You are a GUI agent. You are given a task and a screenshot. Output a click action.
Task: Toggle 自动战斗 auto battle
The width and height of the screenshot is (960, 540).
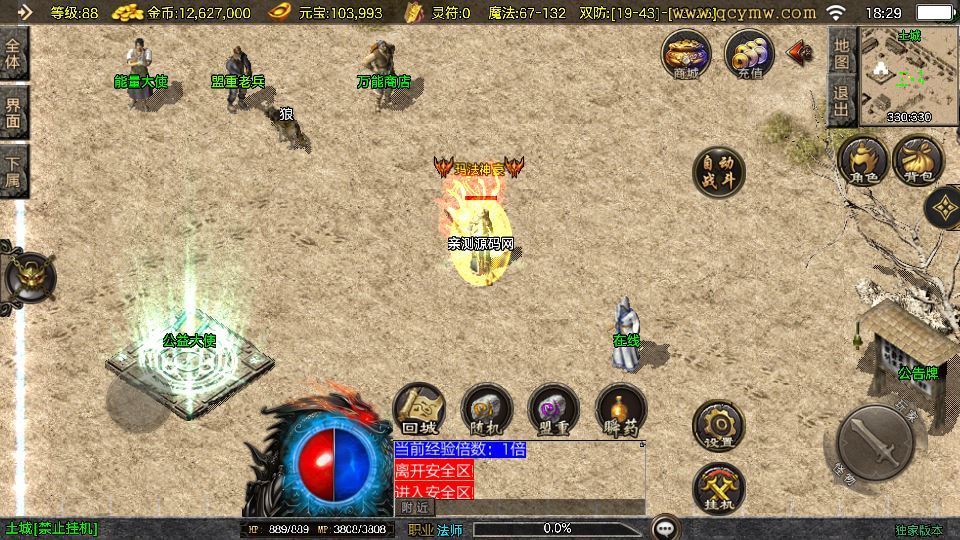click(x=719, y=173)
